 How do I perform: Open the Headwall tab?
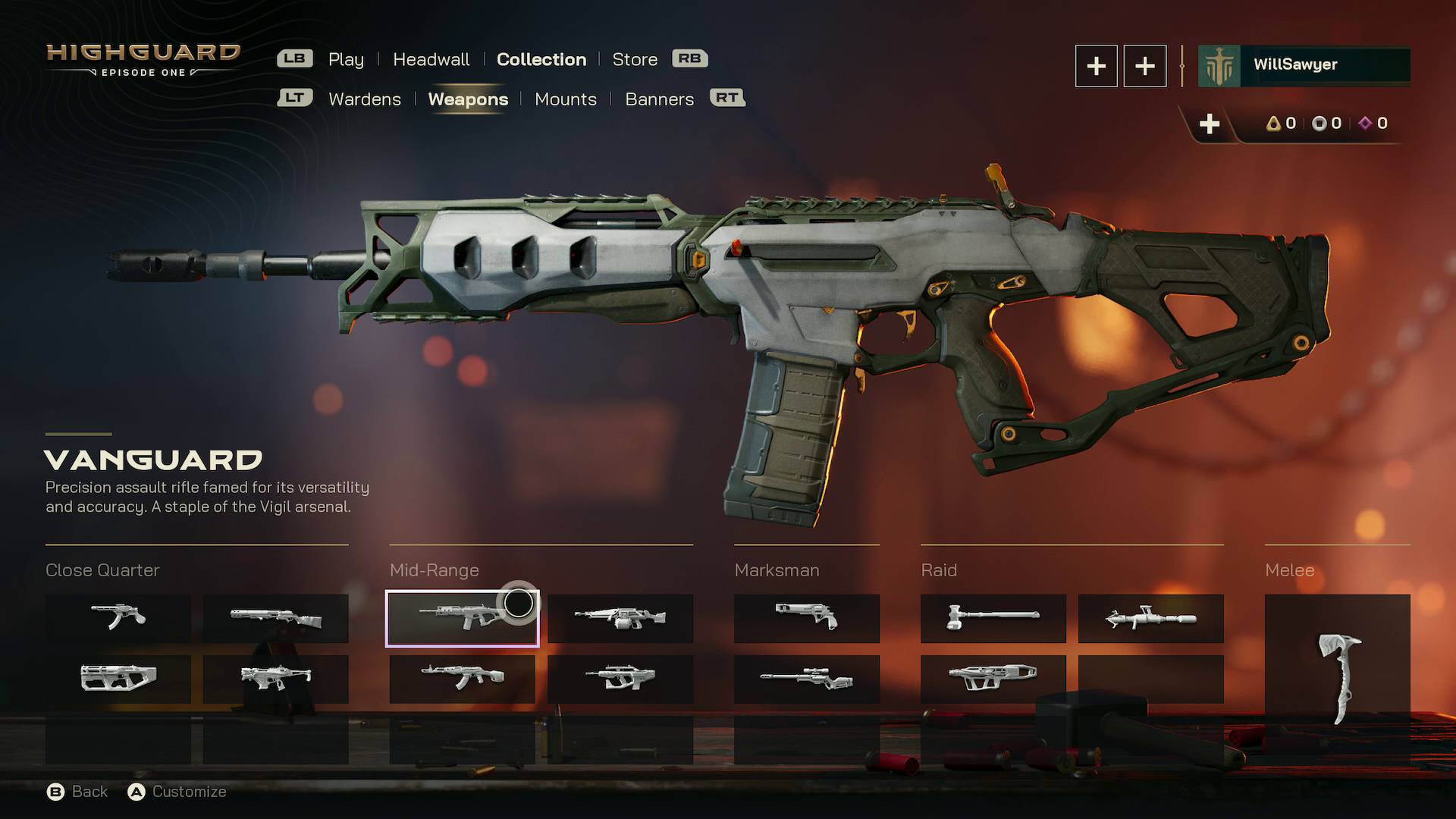pyautogui.click(x=431, y=59)
